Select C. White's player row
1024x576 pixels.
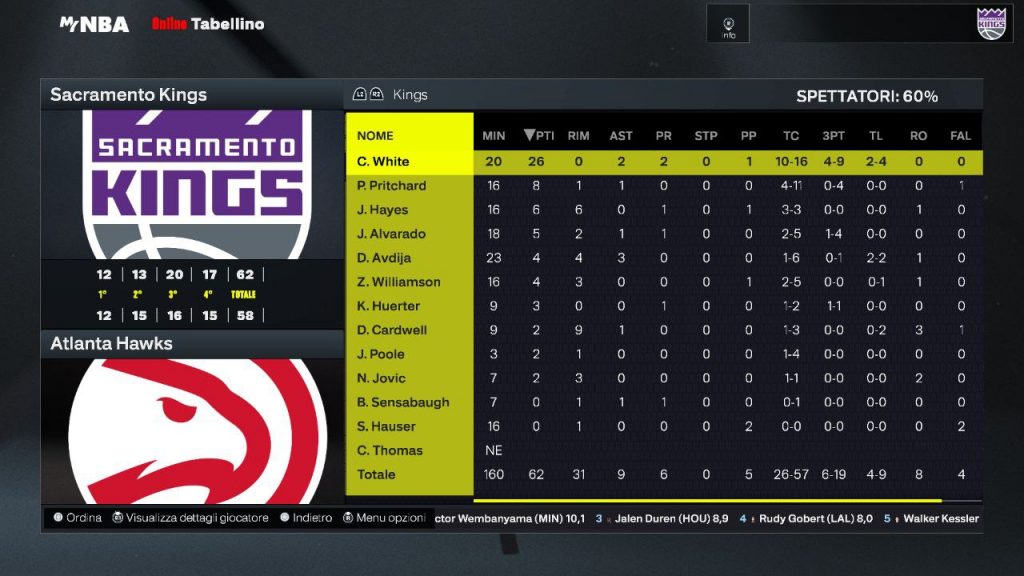click(383, 162)
